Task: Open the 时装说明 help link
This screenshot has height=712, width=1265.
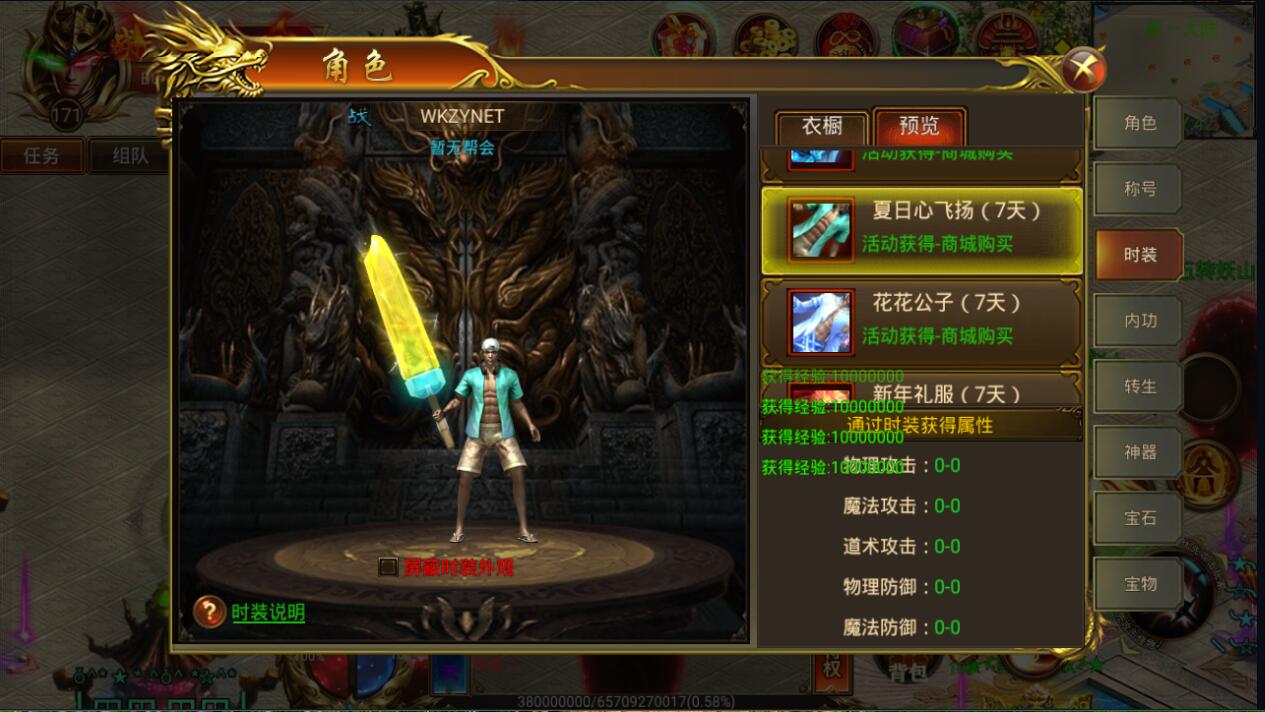Action: (x=268, y=613)
